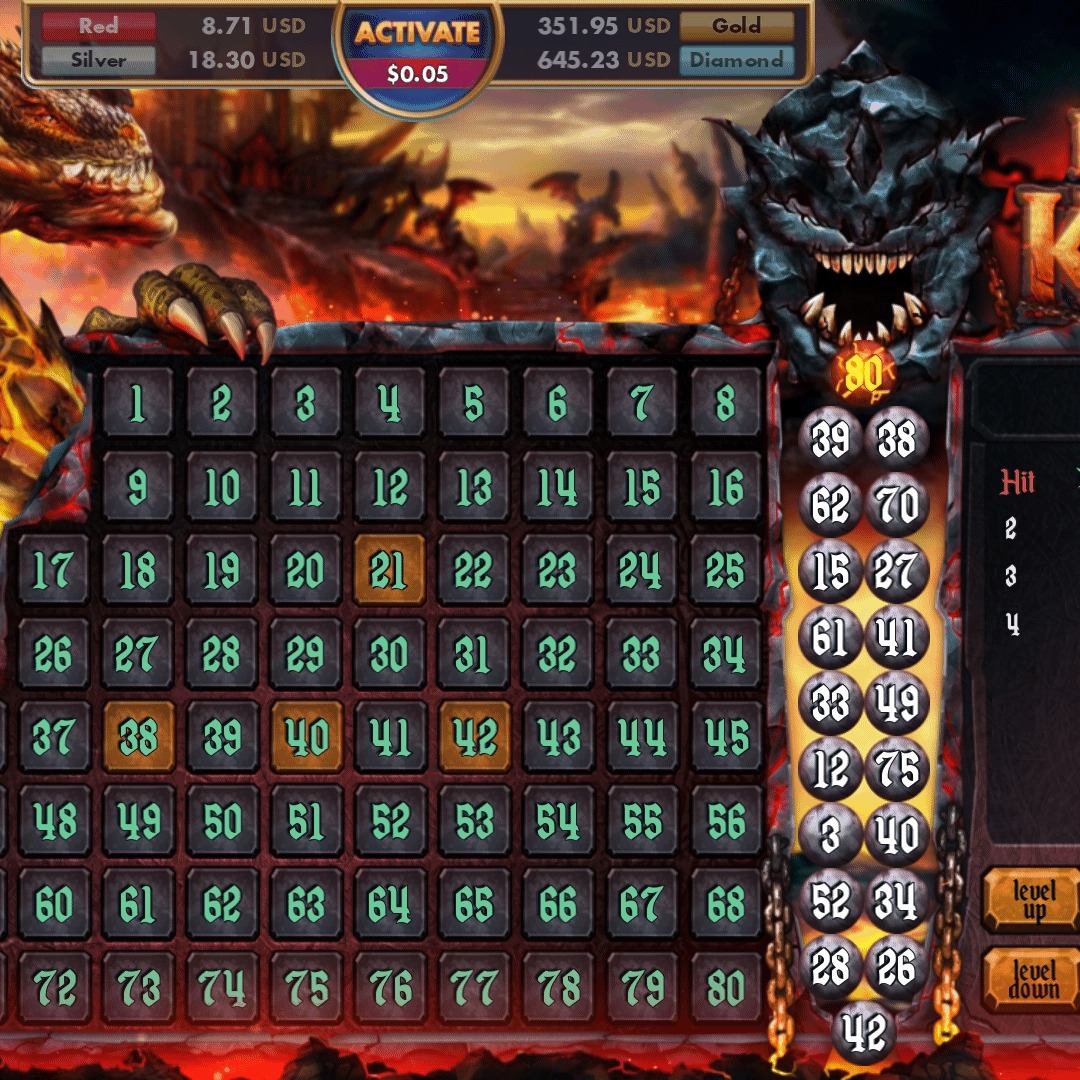The image size is (1080, 1080).
Task: Select number 30 on the grid
Action: 389,654
